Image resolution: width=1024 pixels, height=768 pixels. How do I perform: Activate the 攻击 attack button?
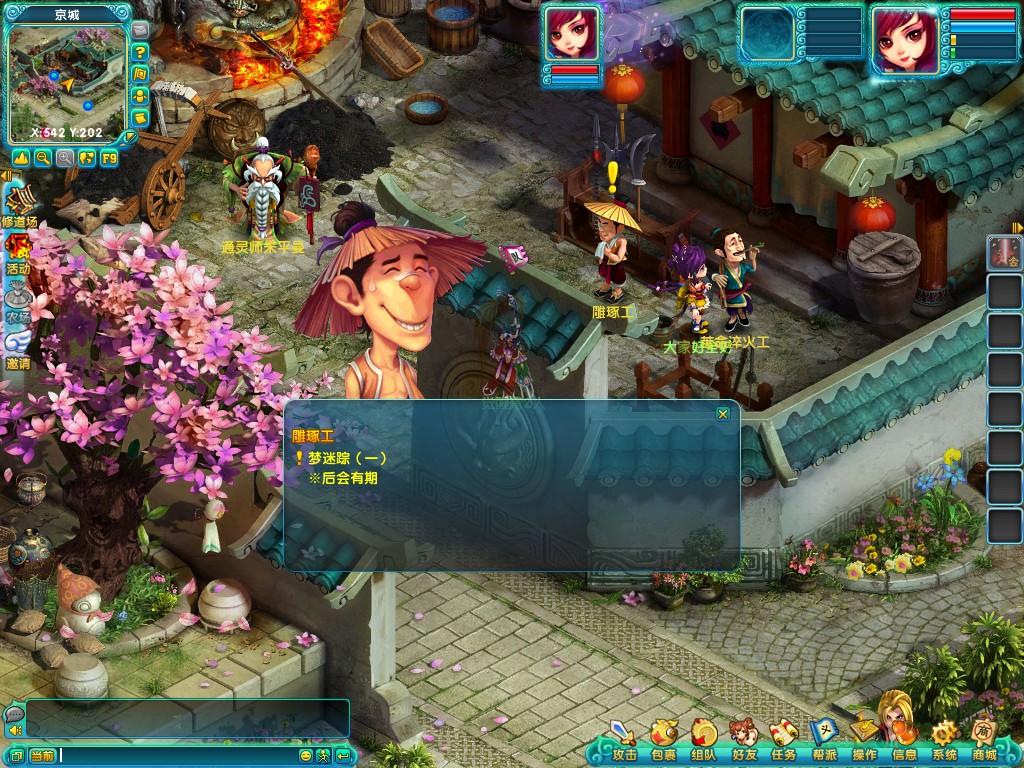coord(624,739)
